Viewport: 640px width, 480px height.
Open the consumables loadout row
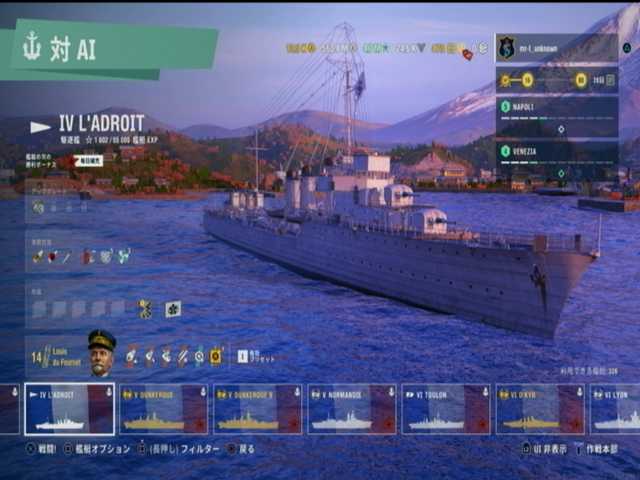[80, 257]
